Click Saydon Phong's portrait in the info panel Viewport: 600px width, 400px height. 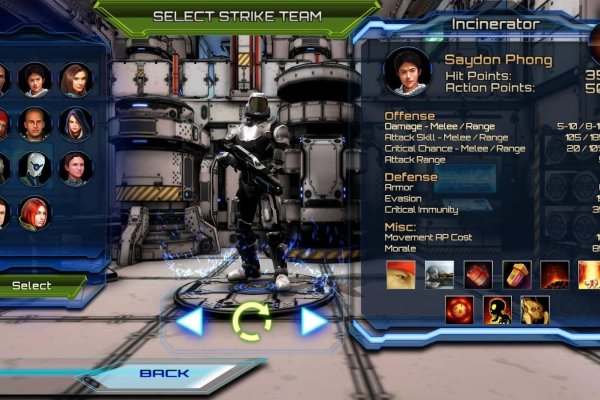(x=407, y=71)
